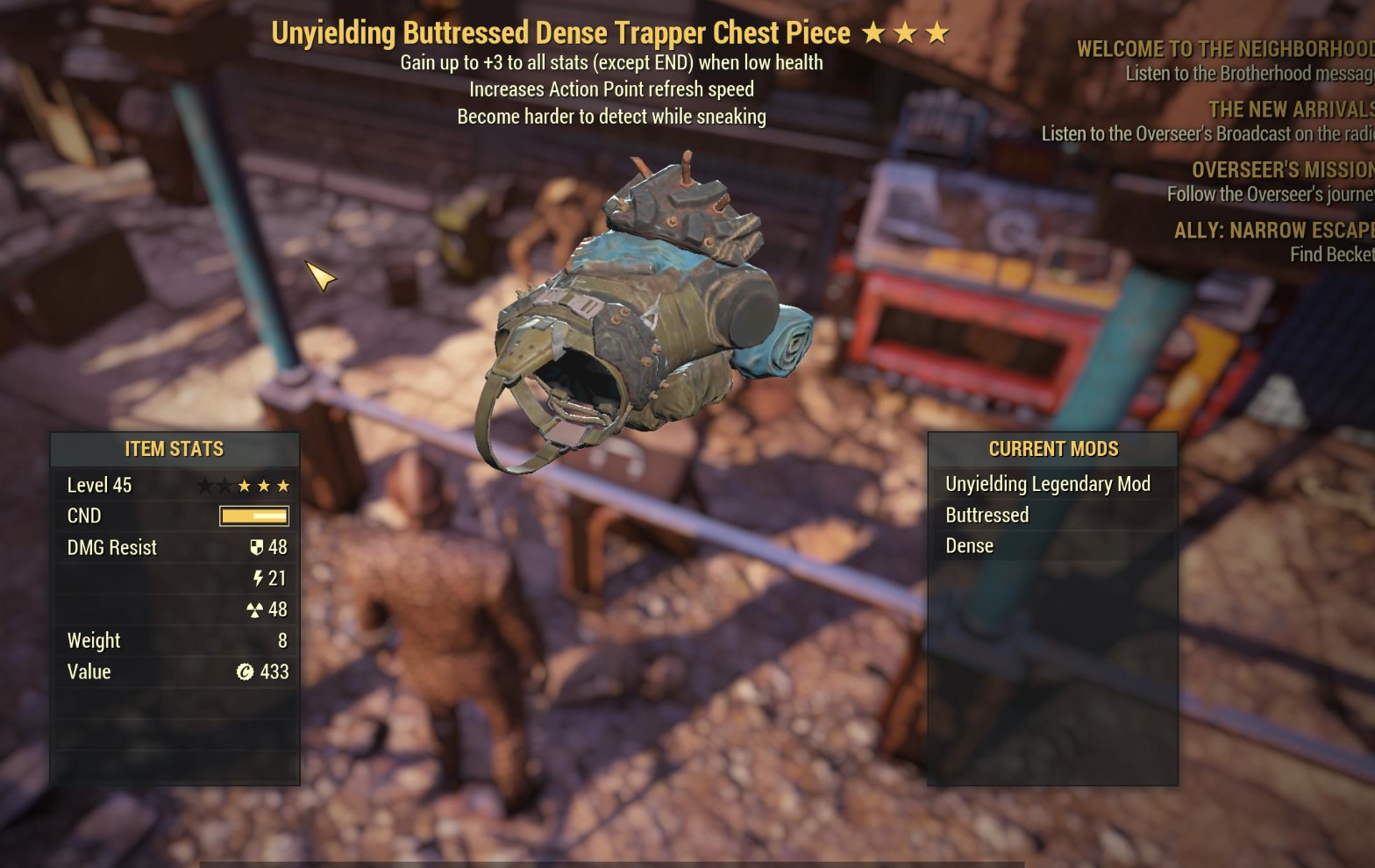Select THE NEW ARRIVALS quest entry
1375x868 pixels.
click(1287, 109)
